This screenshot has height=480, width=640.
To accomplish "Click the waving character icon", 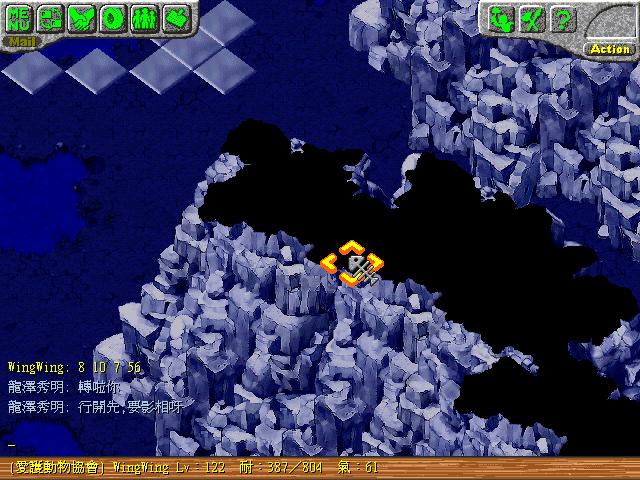I will [x=502, y=18].
